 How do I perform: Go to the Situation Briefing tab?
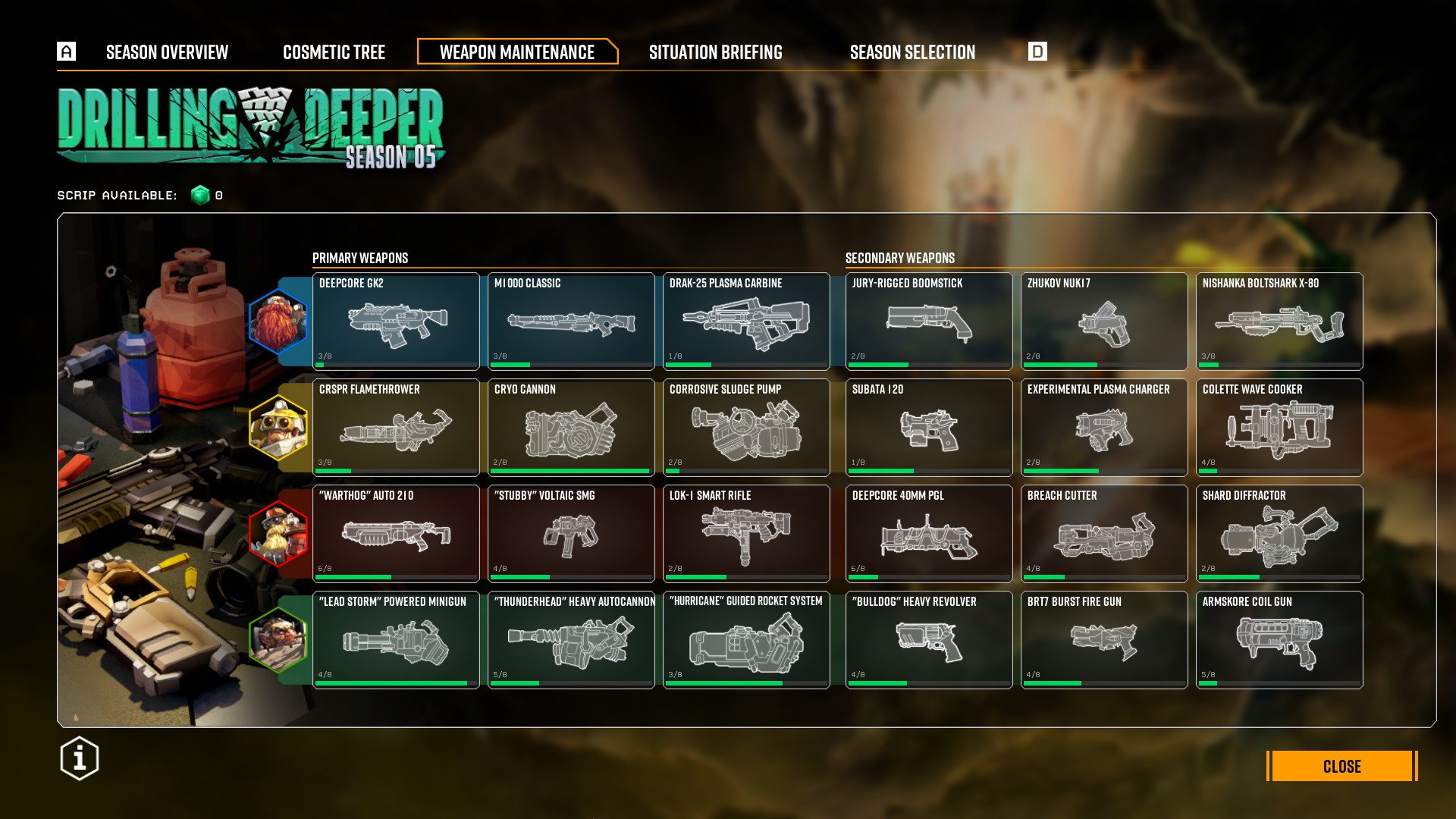[x=715, y=52]
